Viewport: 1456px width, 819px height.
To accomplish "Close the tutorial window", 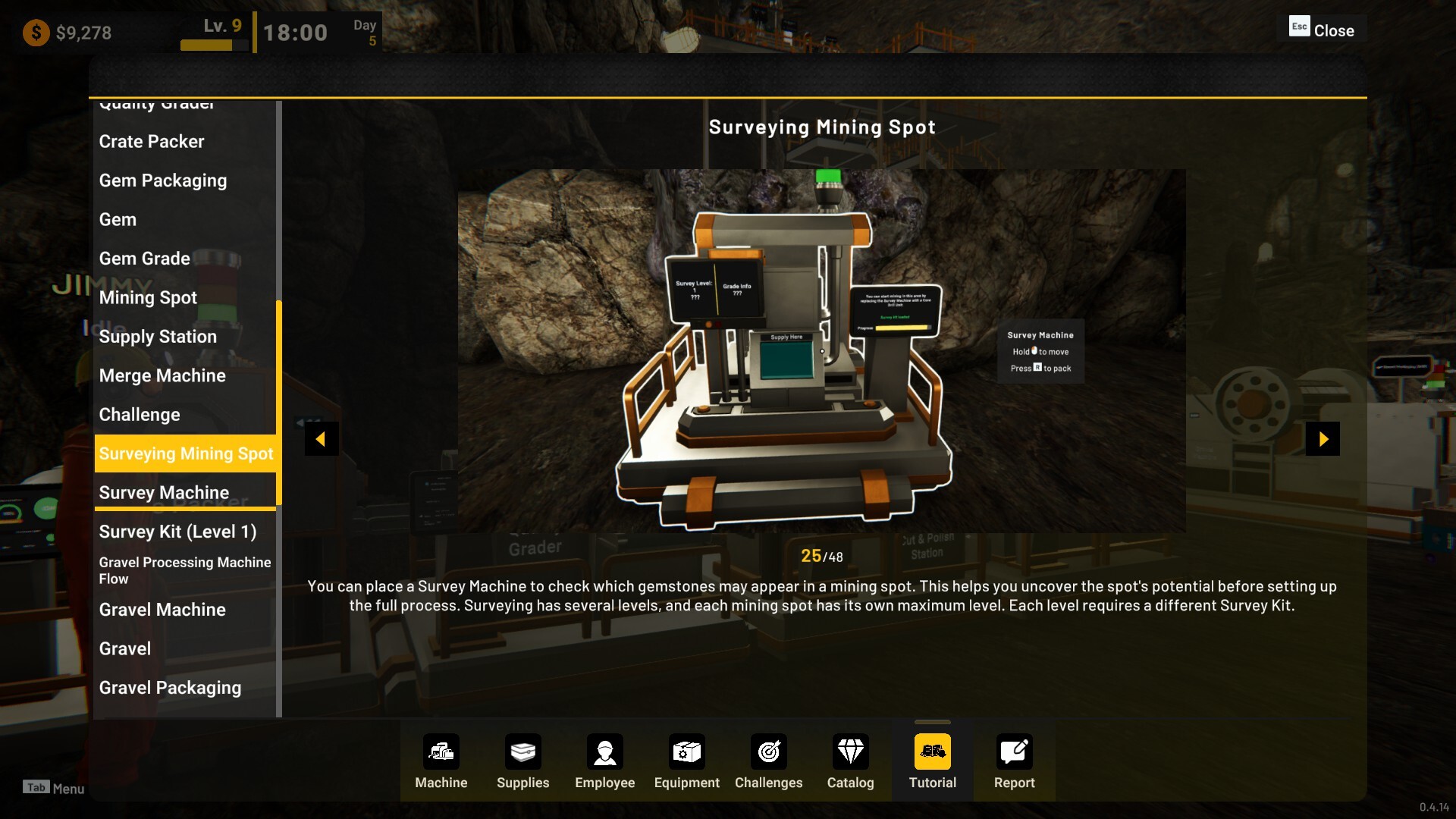I will pos(1323,30).
